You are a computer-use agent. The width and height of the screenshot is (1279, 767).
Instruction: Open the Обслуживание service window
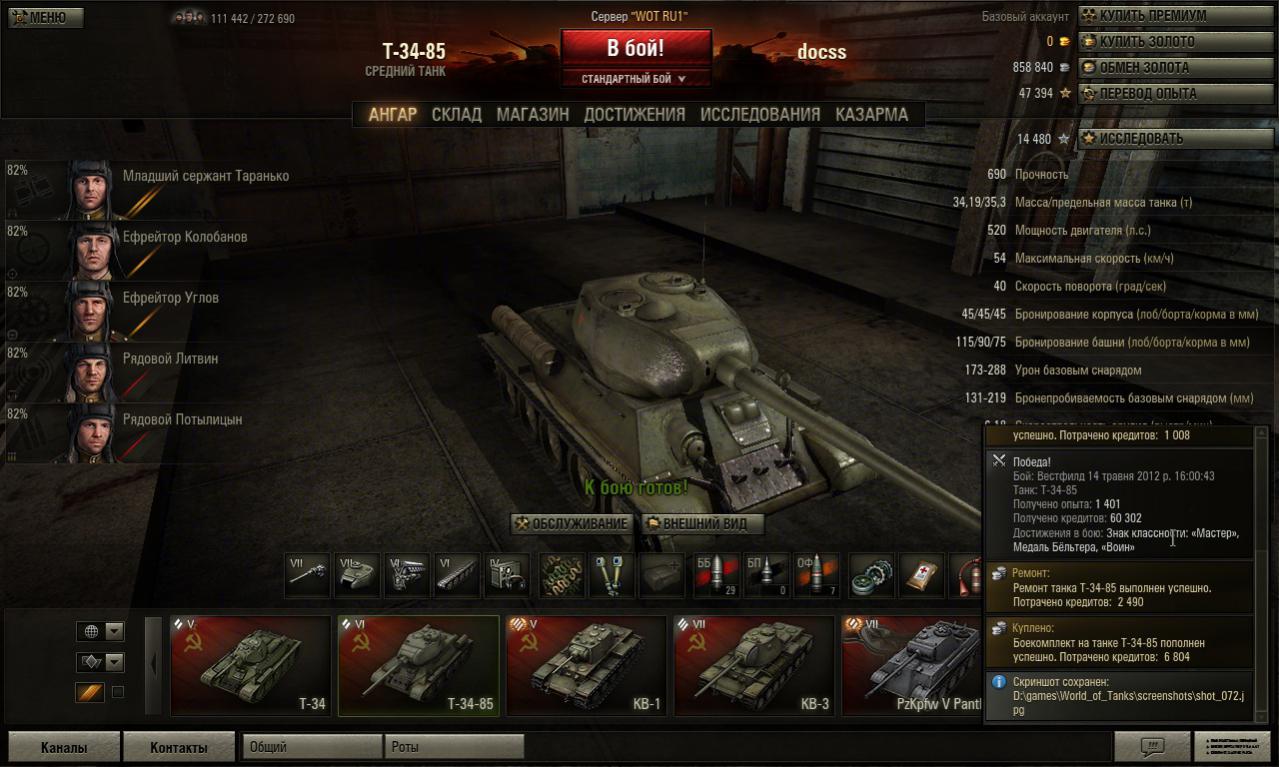(571, 524)
